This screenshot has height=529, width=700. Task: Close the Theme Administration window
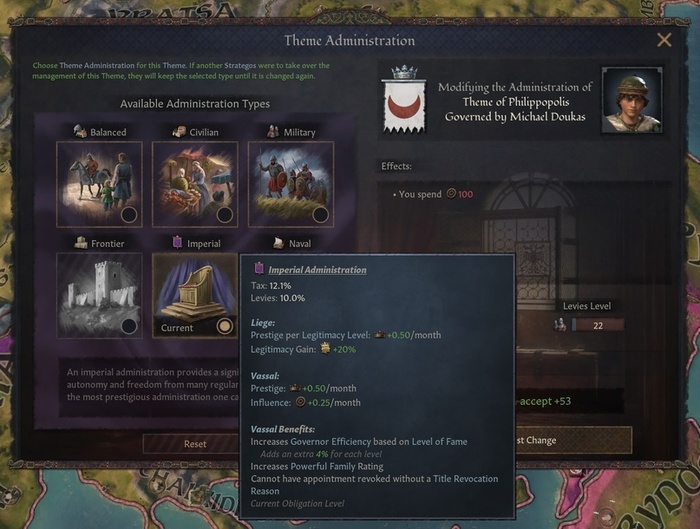(664, 41)
